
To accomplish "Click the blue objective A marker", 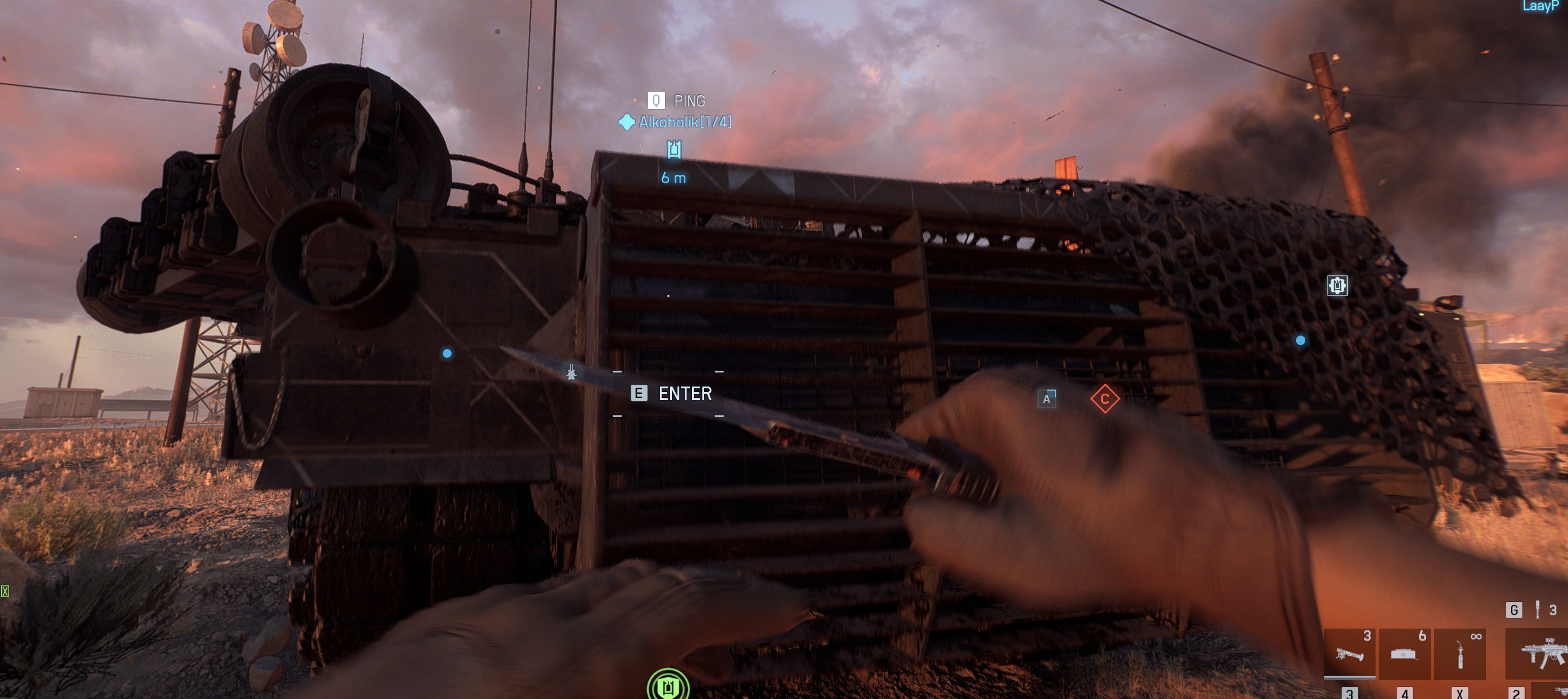I will [x=1047, y=399].
